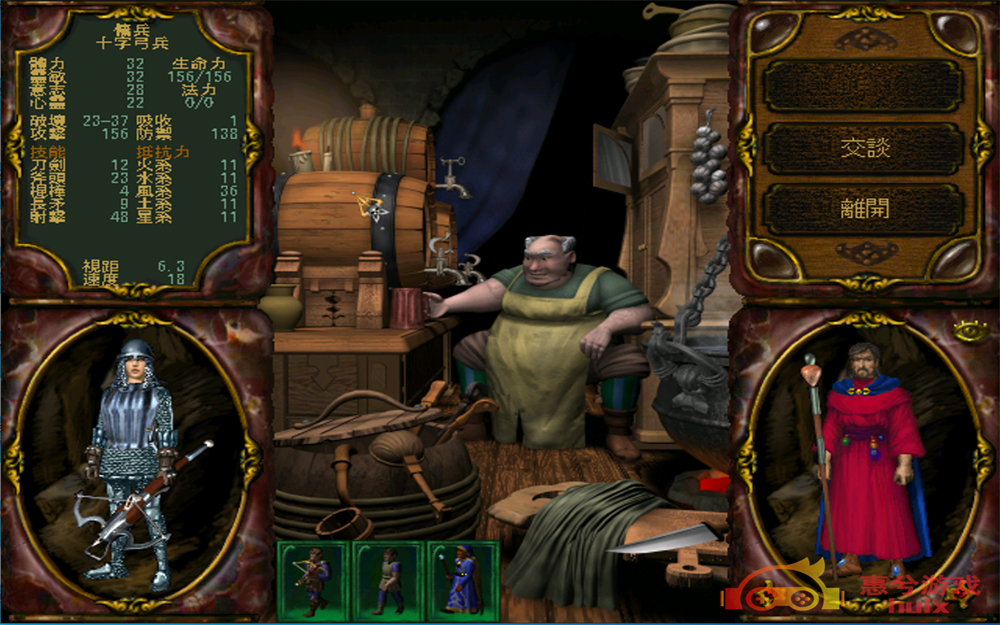Select 離開 to leave the tavern
1000x625 pixels.
(x=863, y=209)
